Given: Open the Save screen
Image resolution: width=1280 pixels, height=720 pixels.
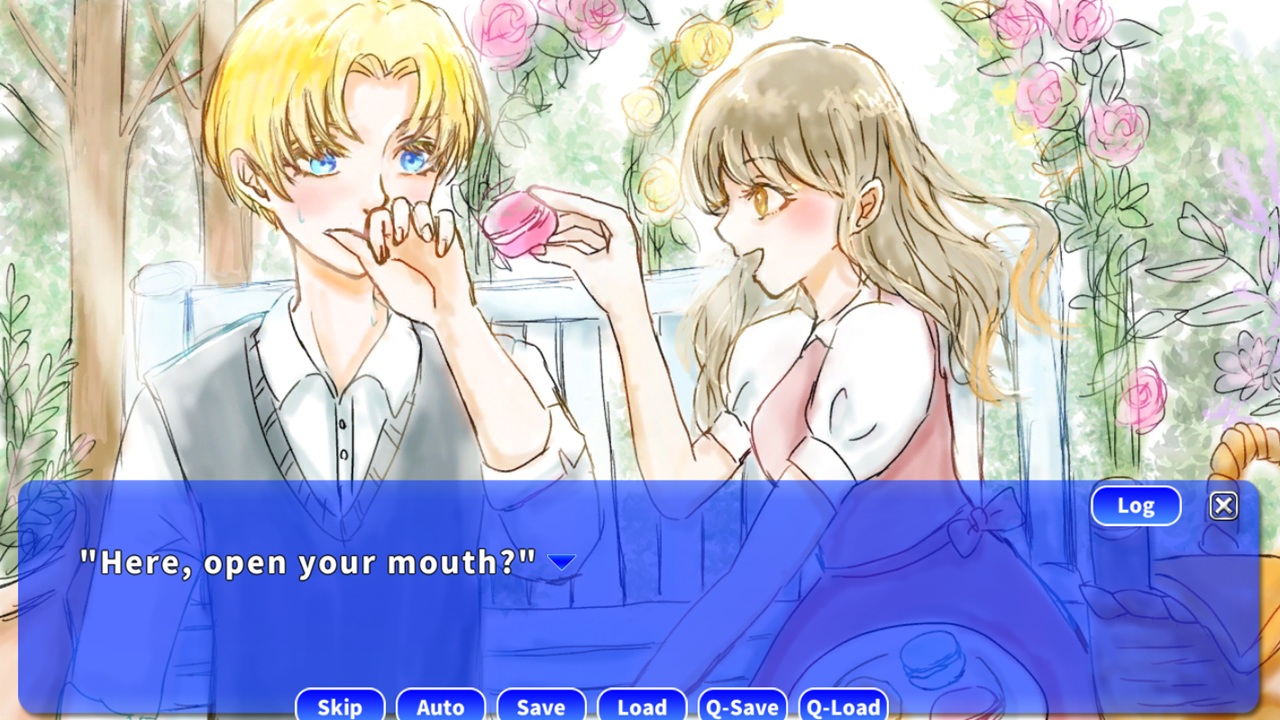Looking at the screenshot, I should point(541,706).
